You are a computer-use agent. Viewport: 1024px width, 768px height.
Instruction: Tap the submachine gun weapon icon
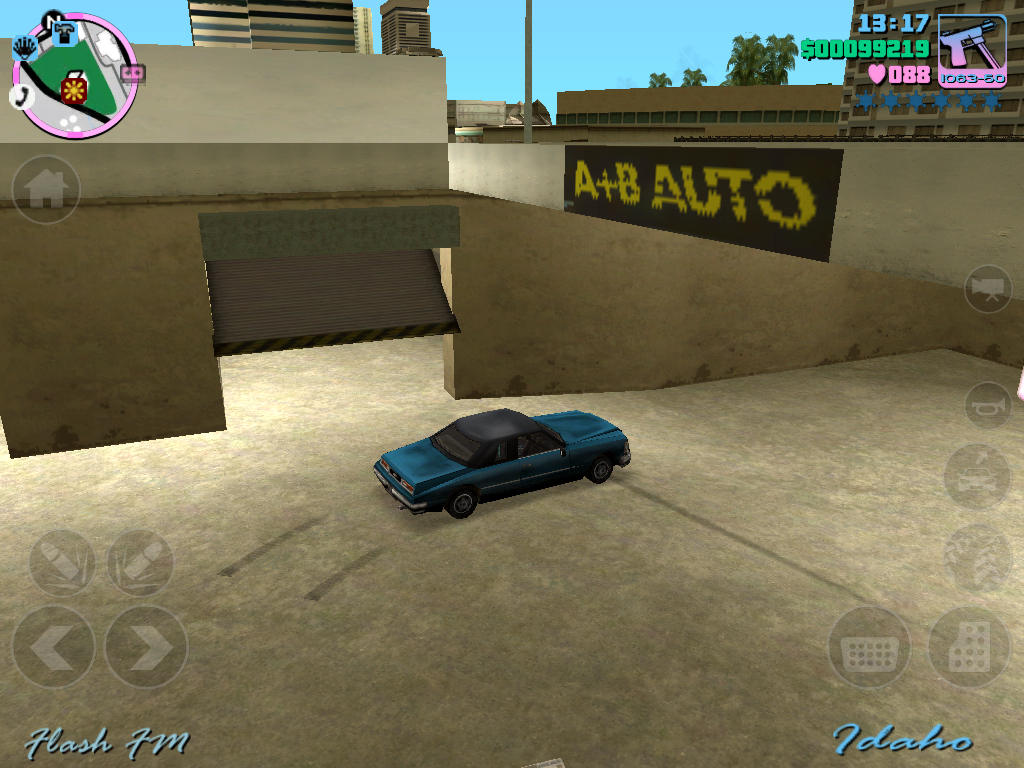[x=972, y=51]
